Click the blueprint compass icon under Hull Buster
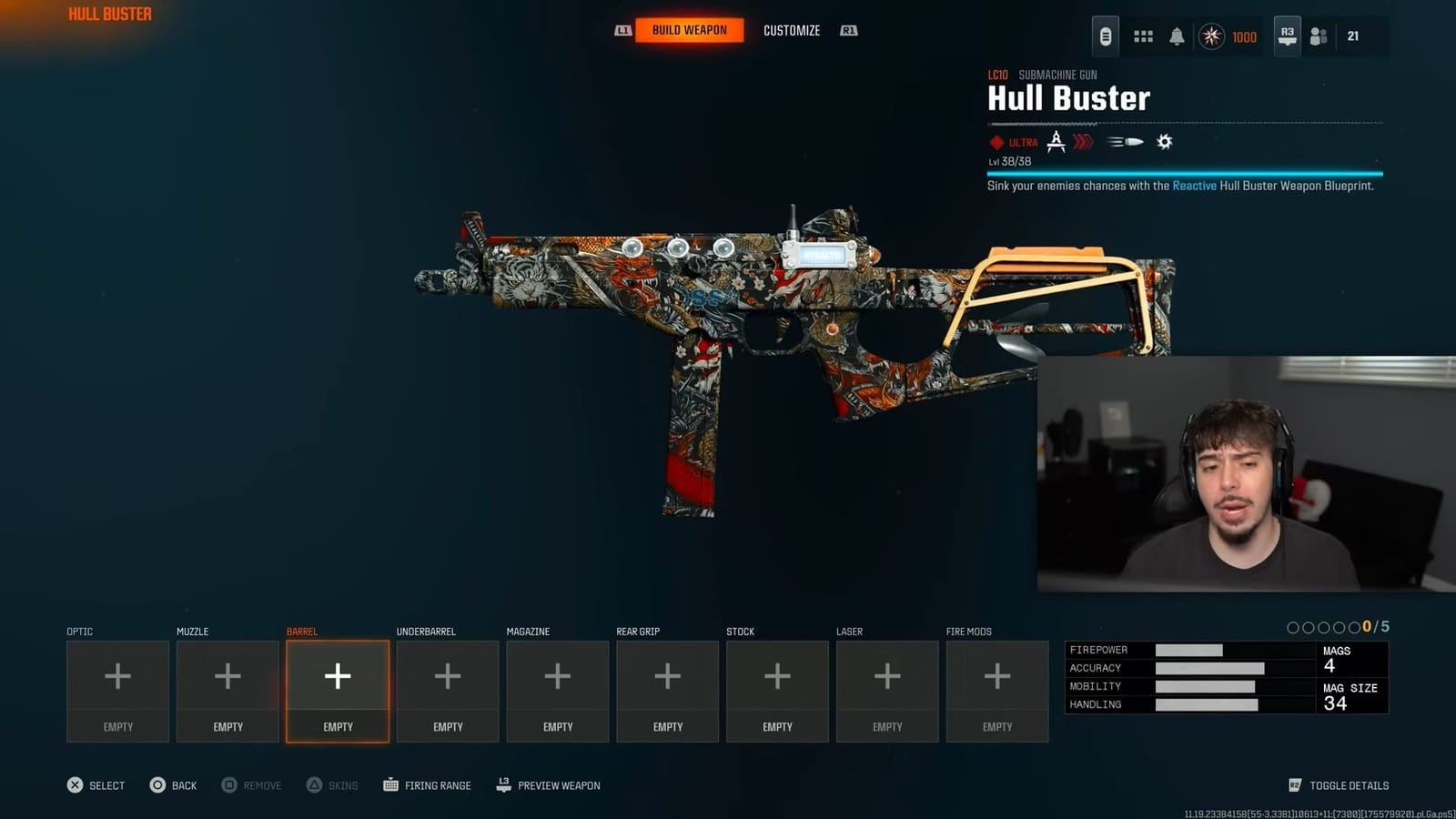Image resolution: width=1456 pixels, height=819 pixels. point(1055,141)
